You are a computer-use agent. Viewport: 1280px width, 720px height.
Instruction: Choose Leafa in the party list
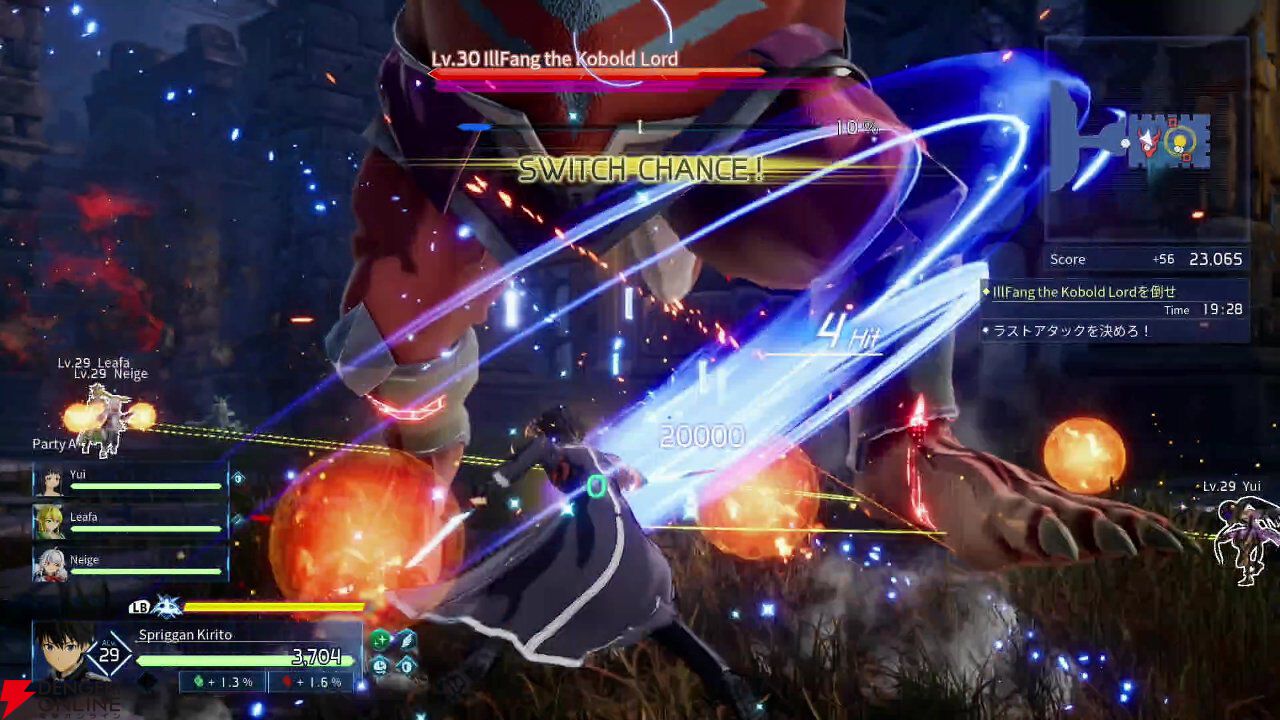tap(131, 522)
